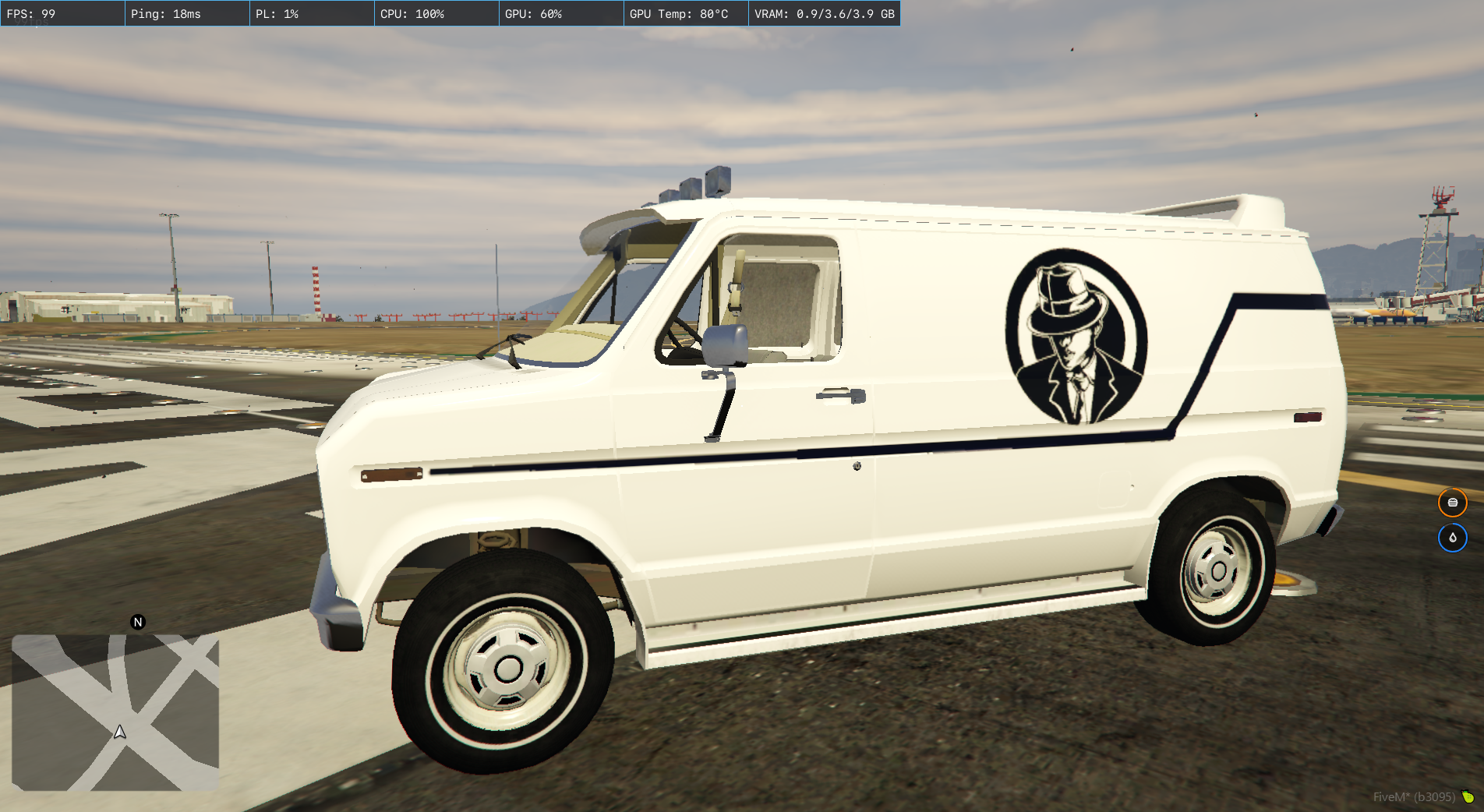Click the north N marker on the minimap
The image size is (1484, 812).
(138, 622)
